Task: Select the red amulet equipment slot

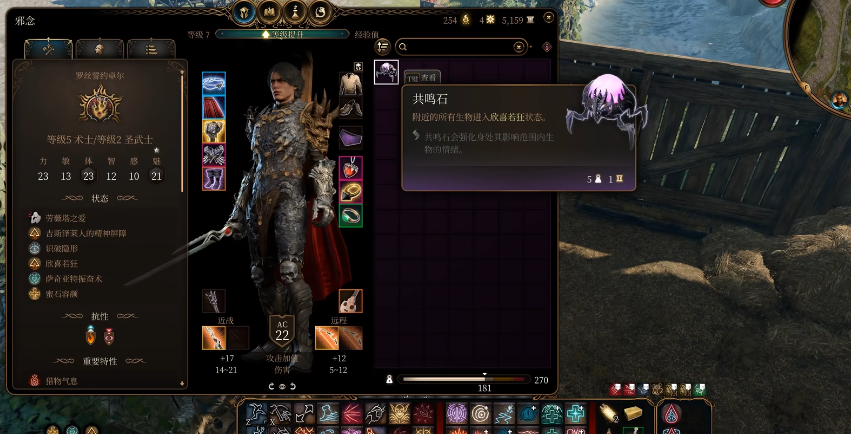Action: (351, 167)
